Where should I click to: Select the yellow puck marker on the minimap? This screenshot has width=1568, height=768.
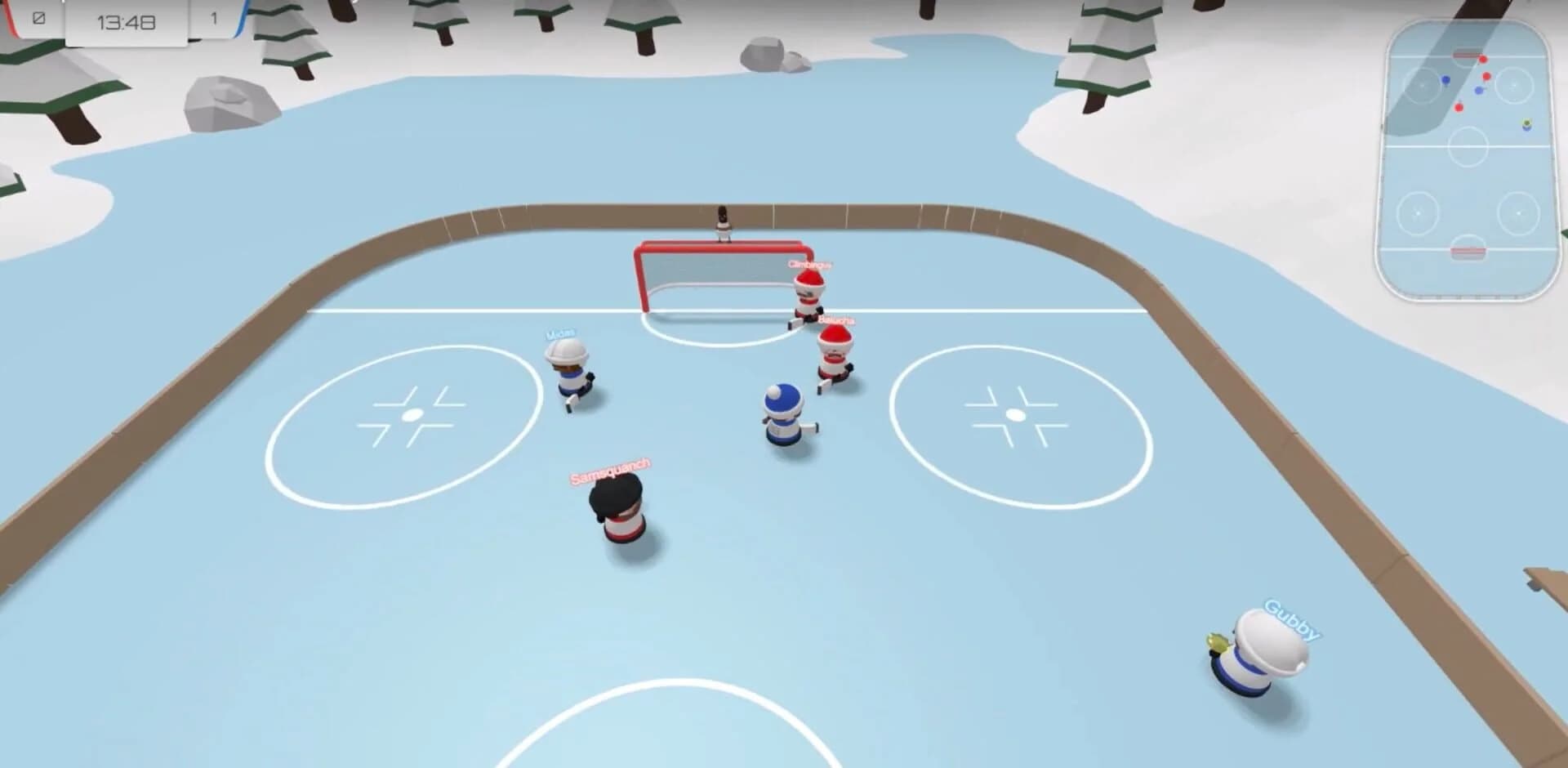(x=1526, y=123)
